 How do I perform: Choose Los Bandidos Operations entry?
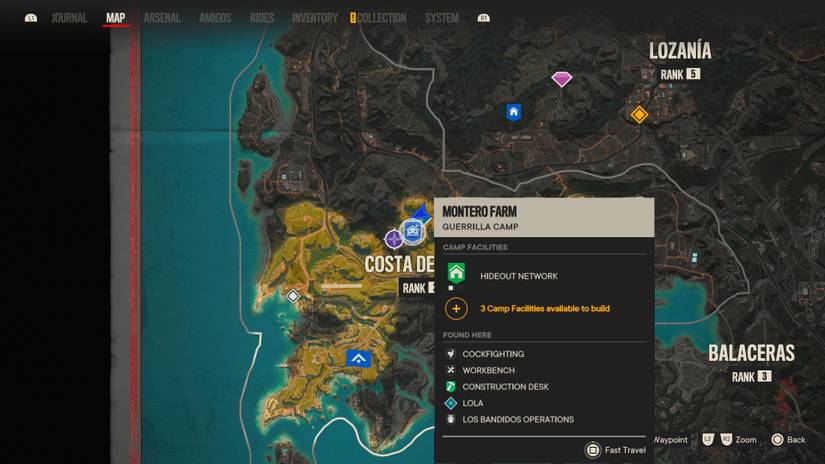point(517,420)
